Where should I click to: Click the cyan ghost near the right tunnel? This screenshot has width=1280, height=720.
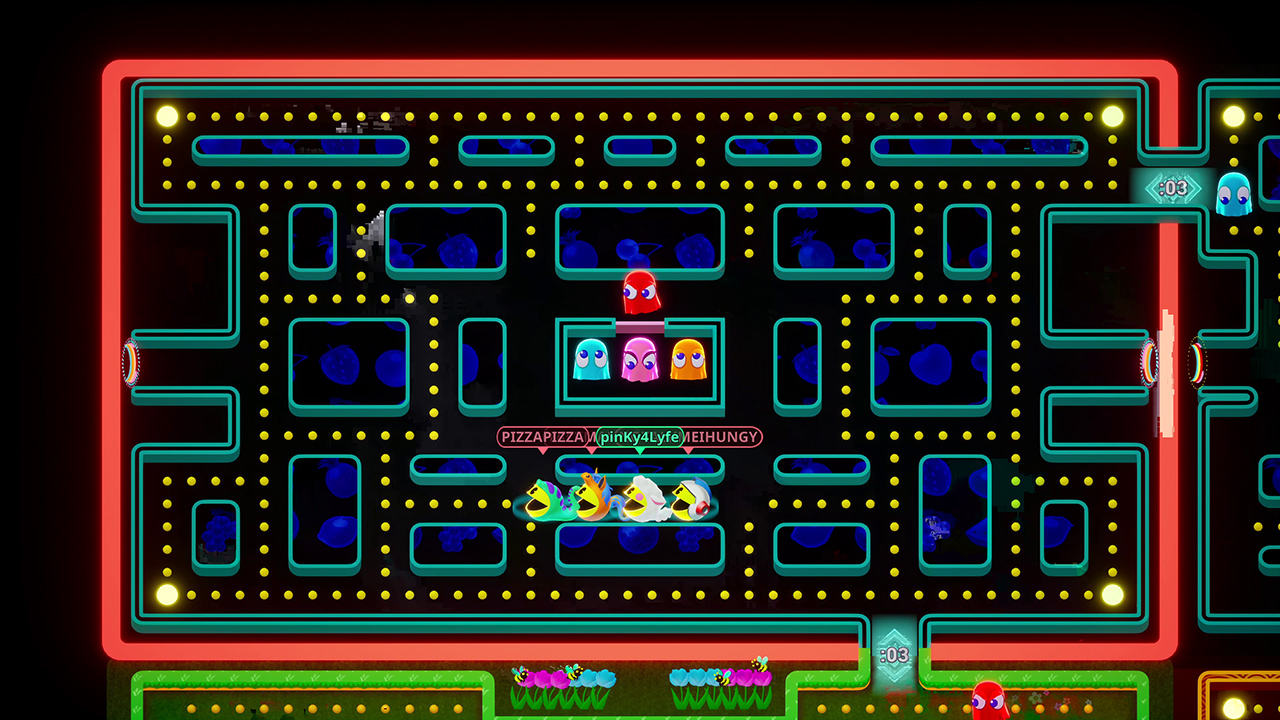coord(1232,192)
